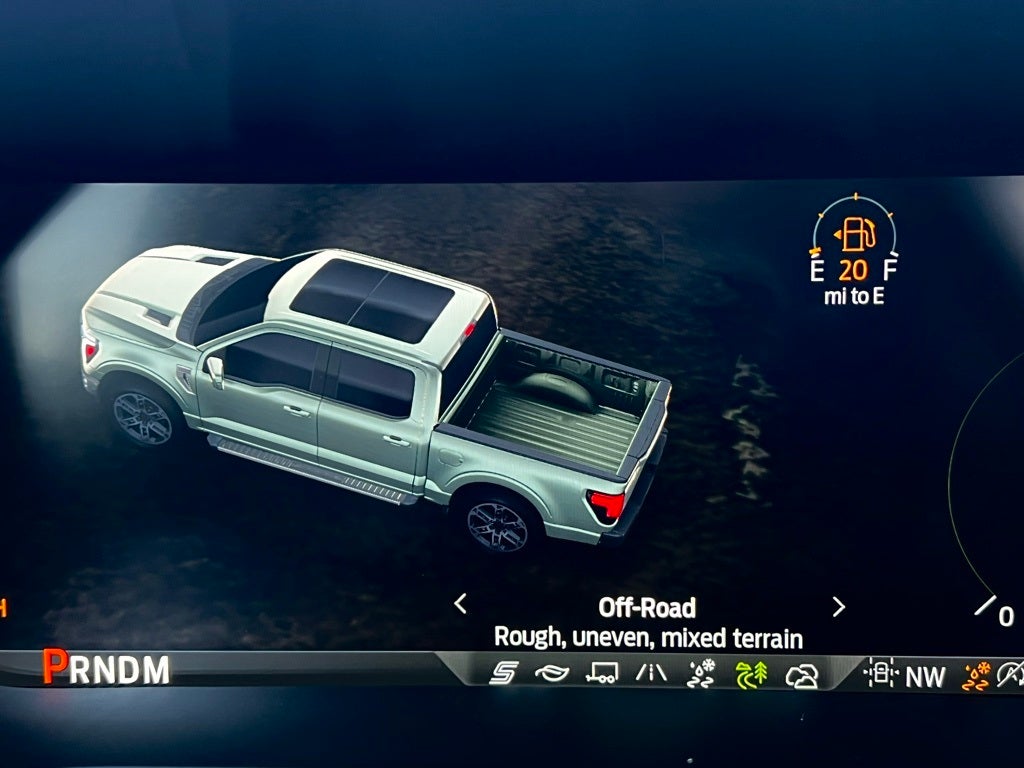
Task: Choose the rock crawl boulders mode icon
Action: 801,676
